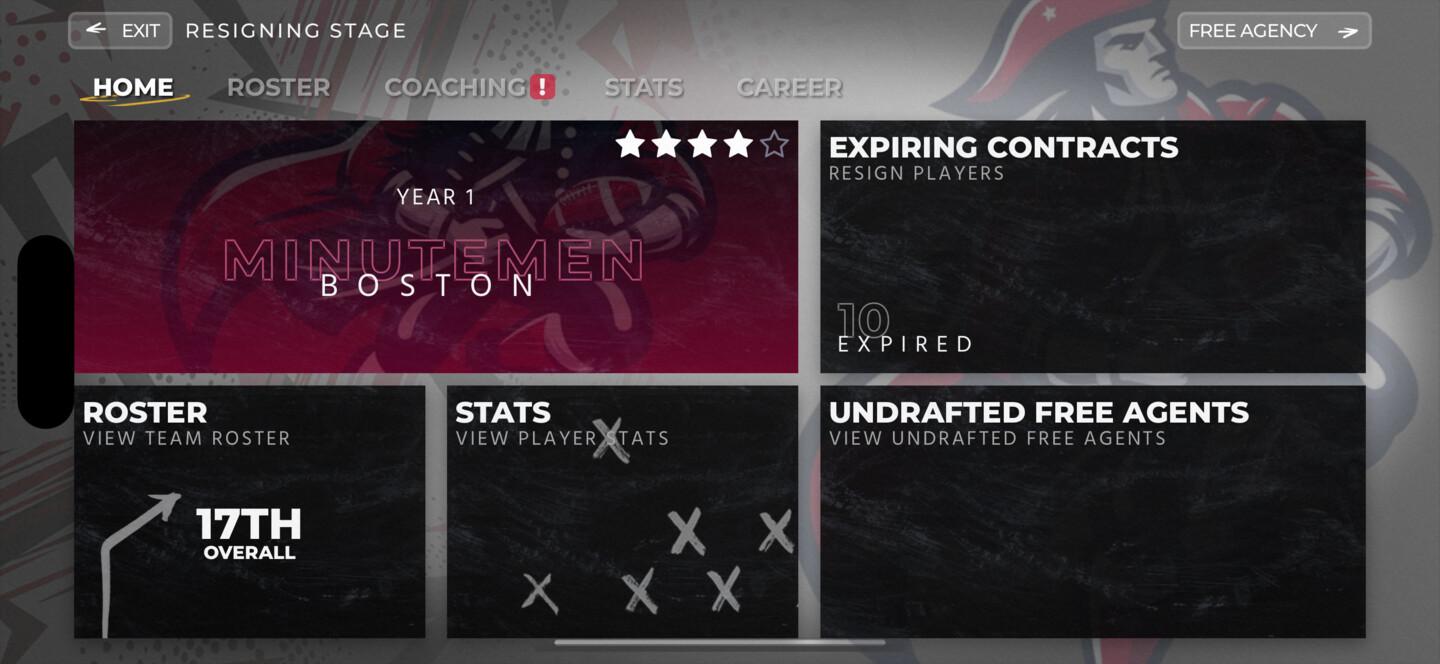The image size is (1440, 664).
Task: Open the Roster tab
Action: click(278, 88)
